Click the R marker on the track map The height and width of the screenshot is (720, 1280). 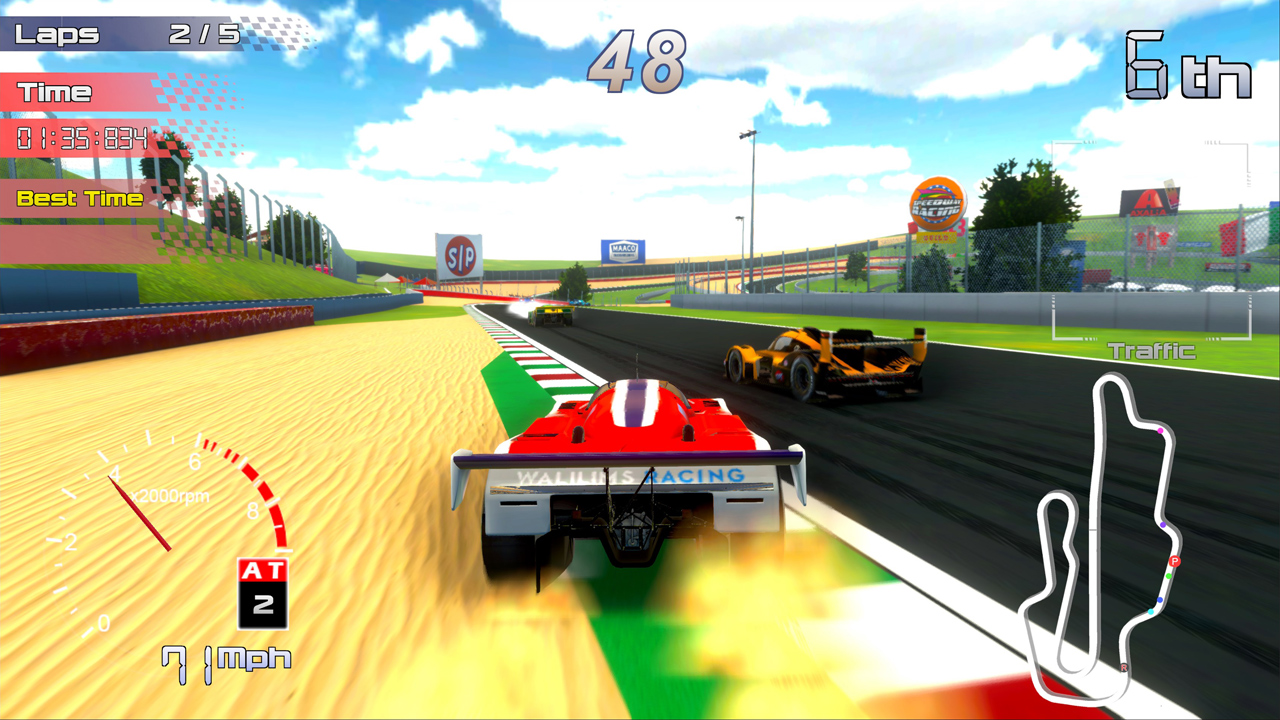pyautogui.click(x=1124, y=668)
